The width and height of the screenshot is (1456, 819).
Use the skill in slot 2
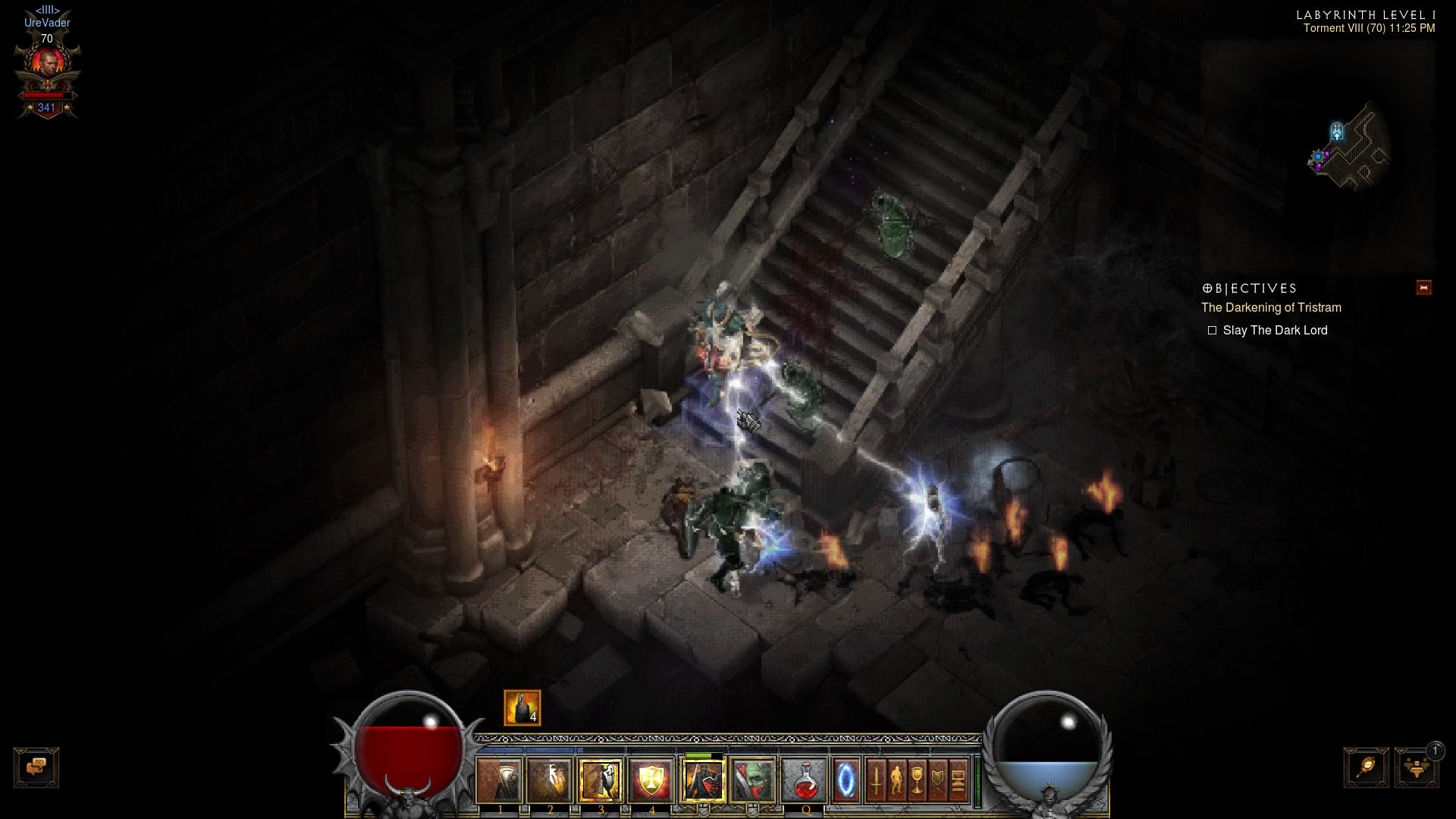pyautogui.click(x=550, y=780)
